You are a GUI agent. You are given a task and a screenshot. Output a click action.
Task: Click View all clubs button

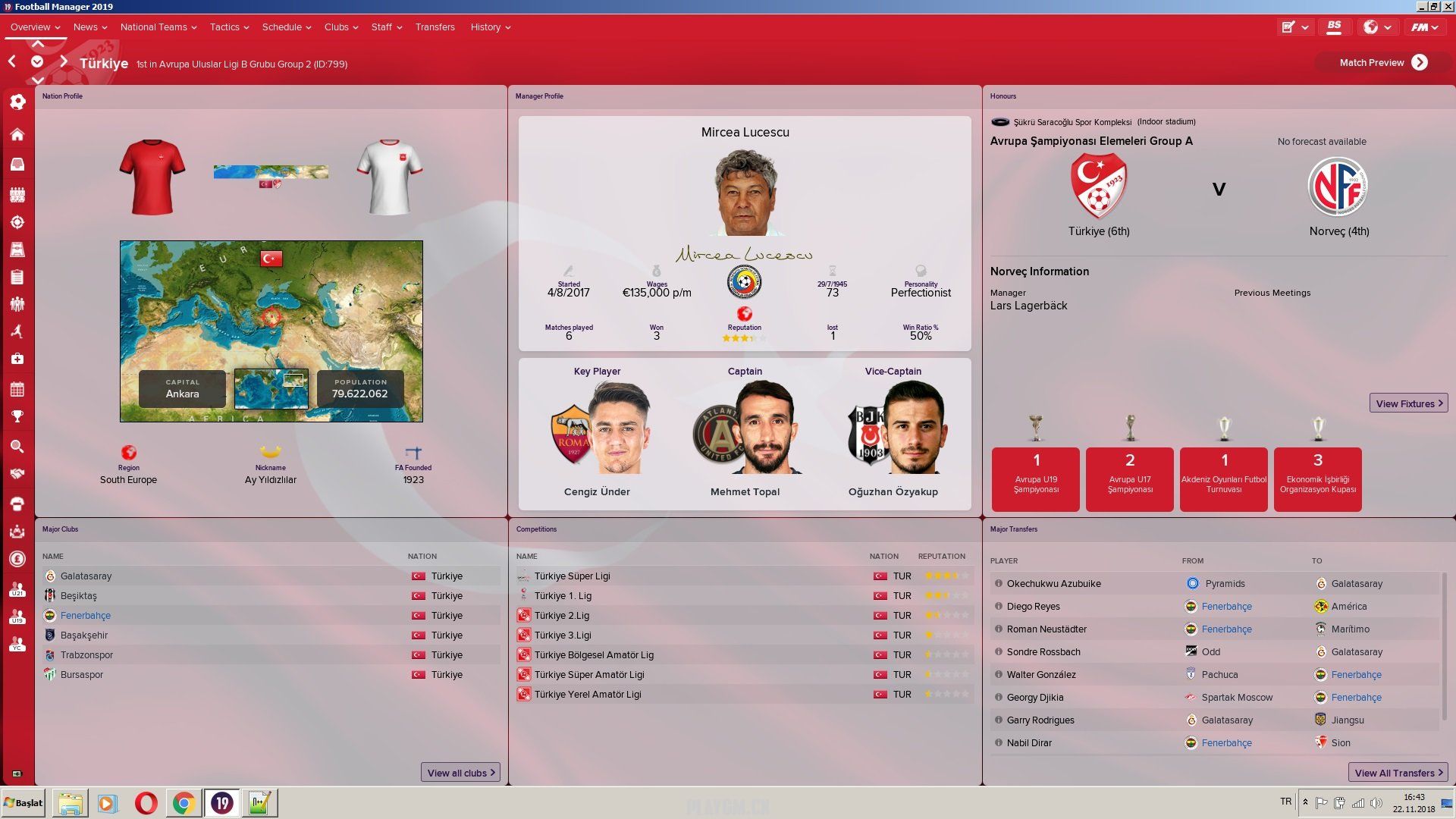click(460, 773)
